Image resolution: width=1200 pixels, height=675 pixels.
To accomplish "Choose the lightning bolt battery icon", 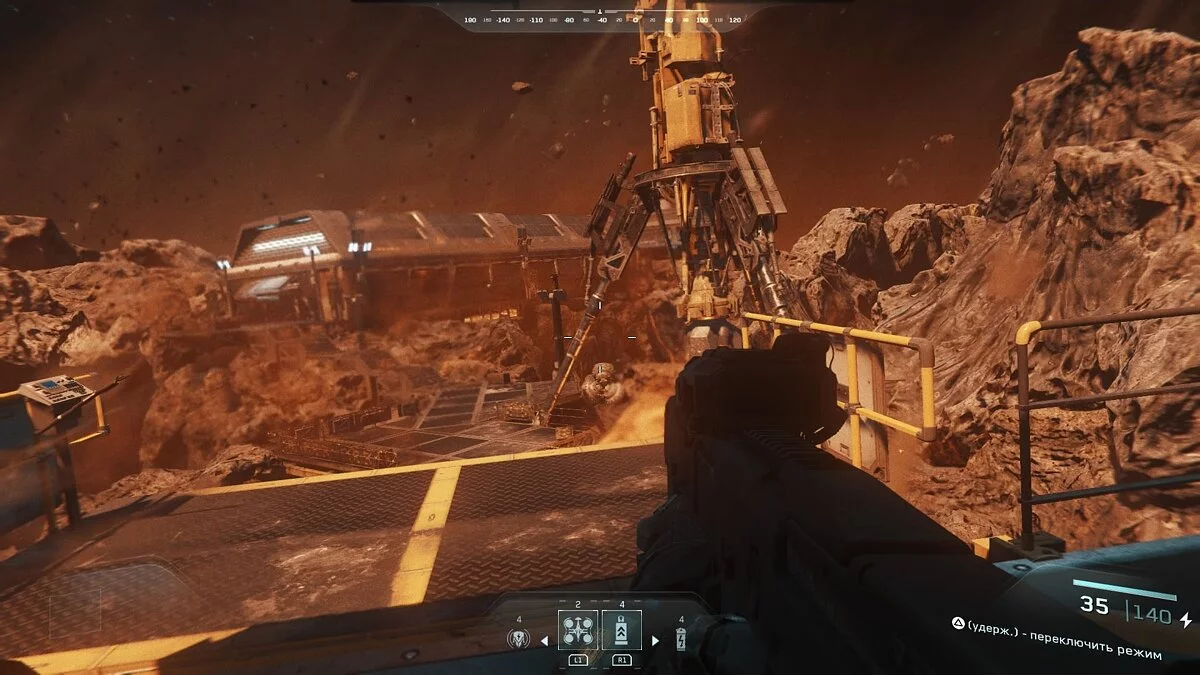I will pos(682,640).
